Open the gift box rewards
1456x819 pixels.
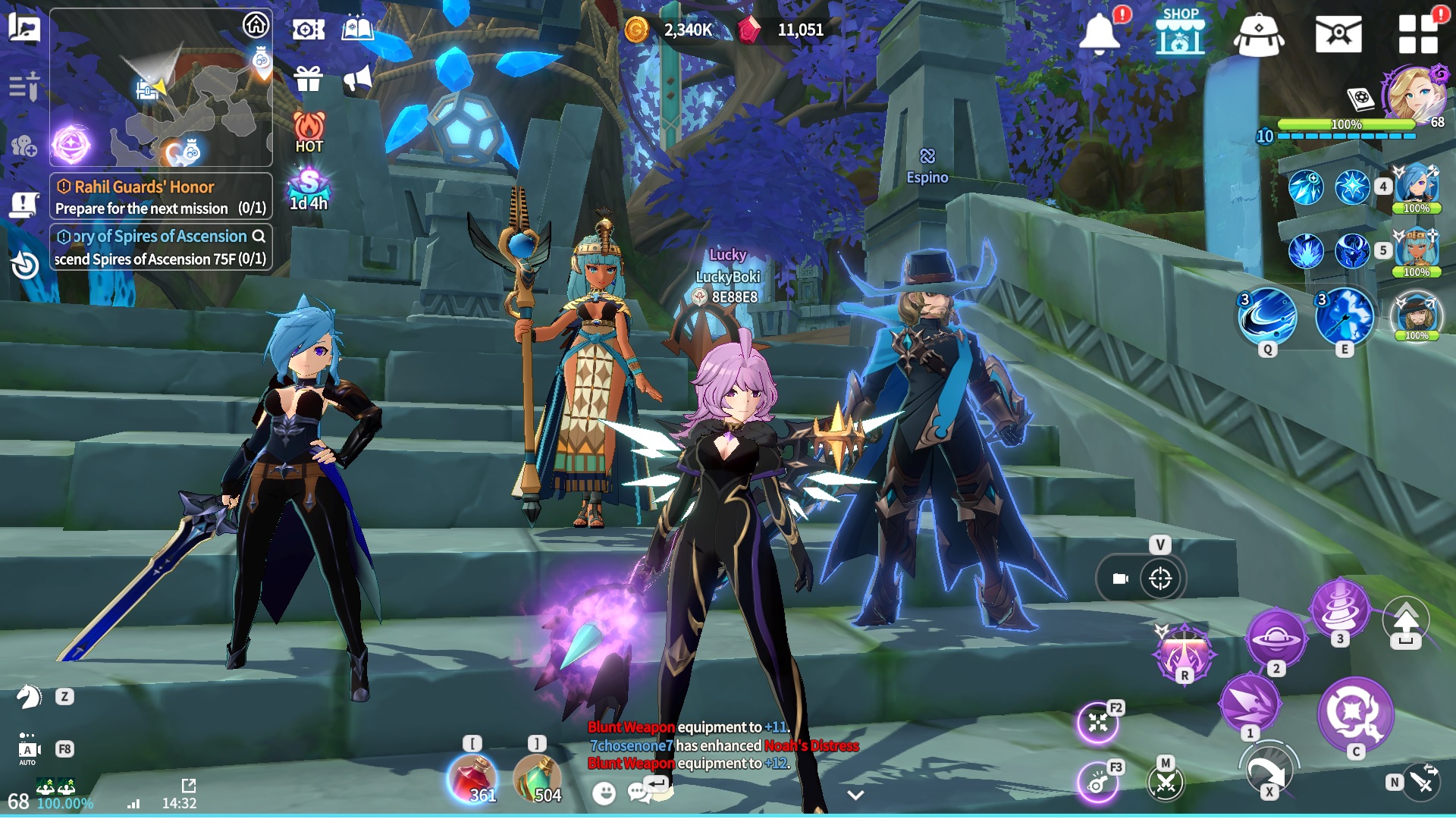pyautogui.click(x=309, y=78)
